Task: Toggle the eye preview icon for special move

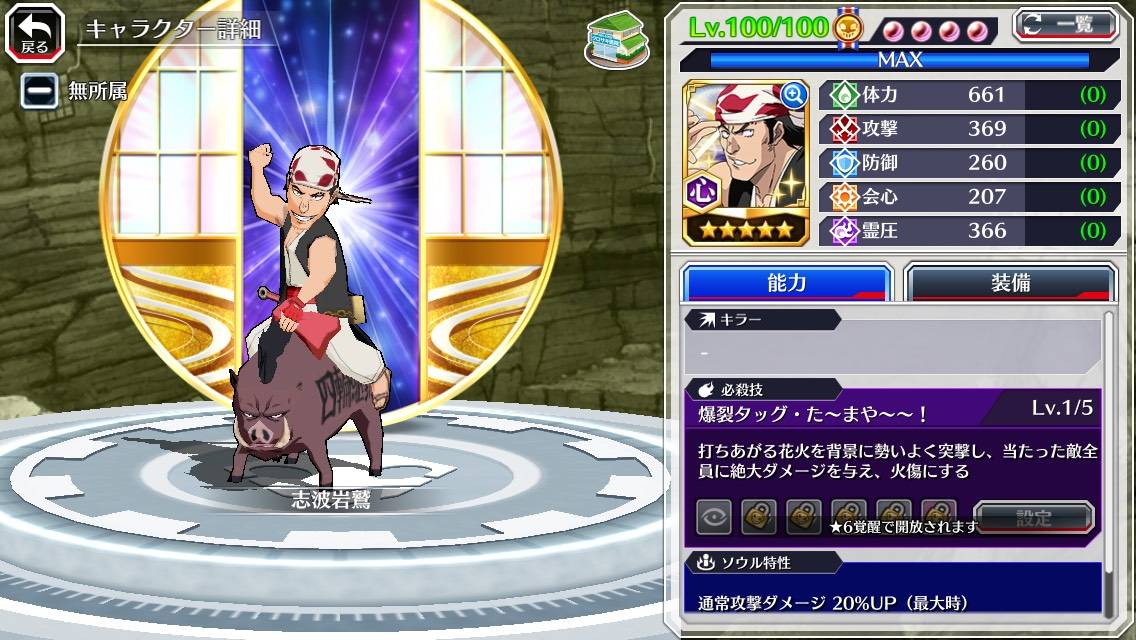Action: tap(714, 517)
